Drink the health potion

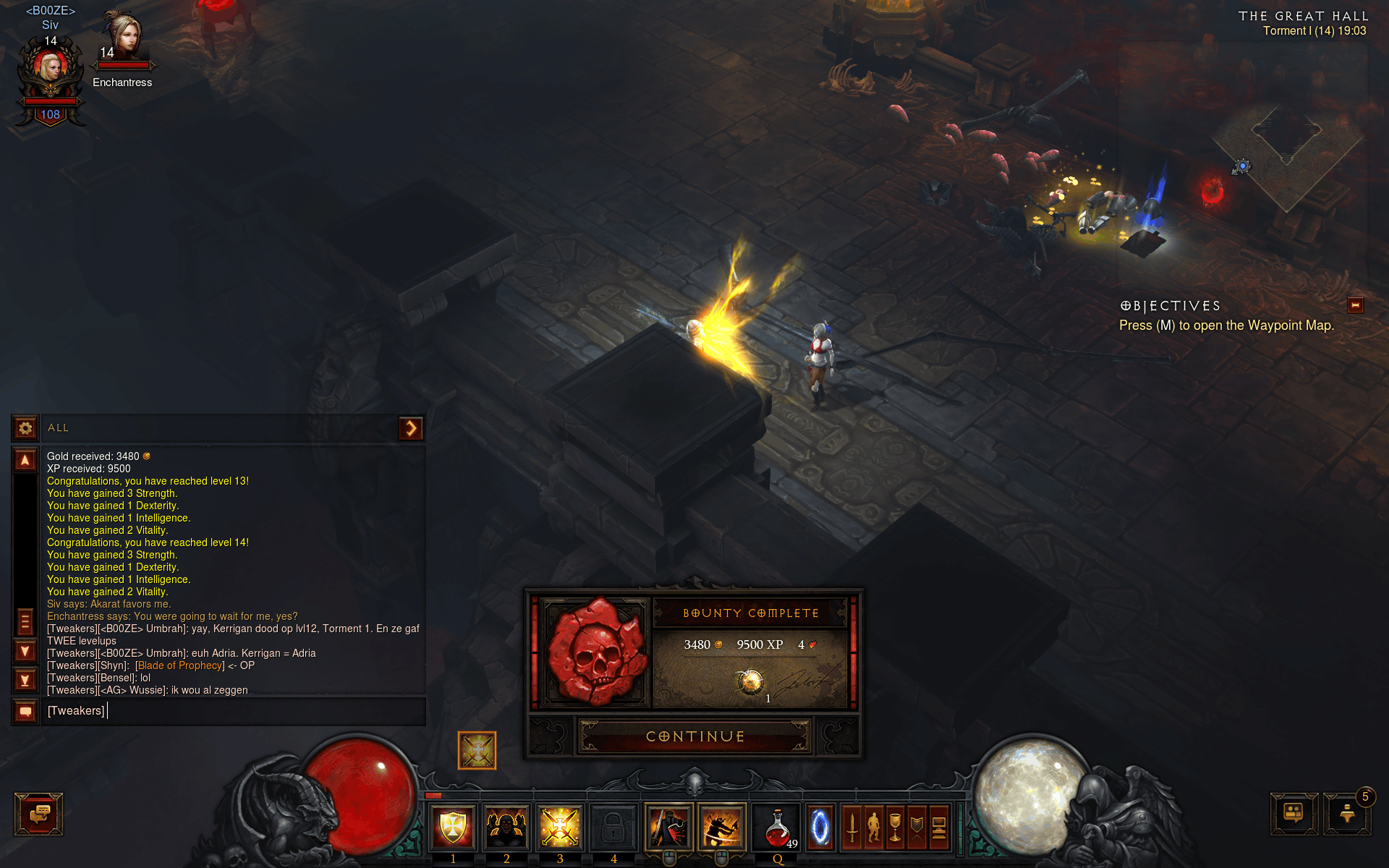point(777,826)
